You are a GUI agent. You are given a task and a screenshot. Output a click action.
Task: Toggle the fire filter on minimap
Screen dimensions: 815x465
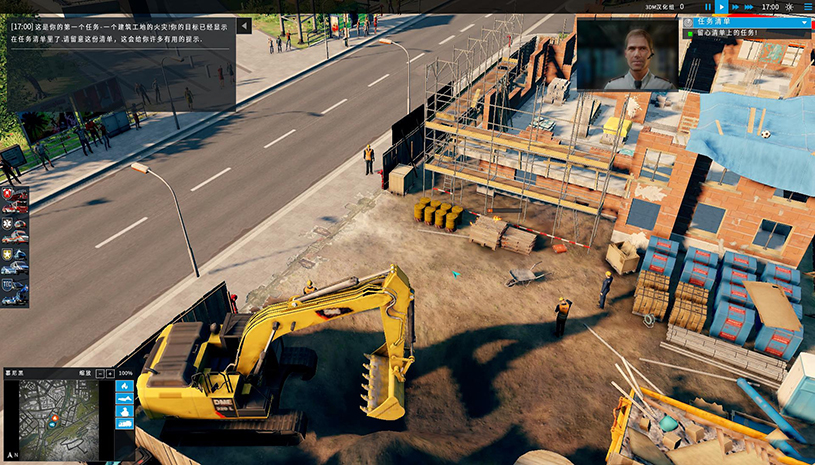[x=125, y=385]
